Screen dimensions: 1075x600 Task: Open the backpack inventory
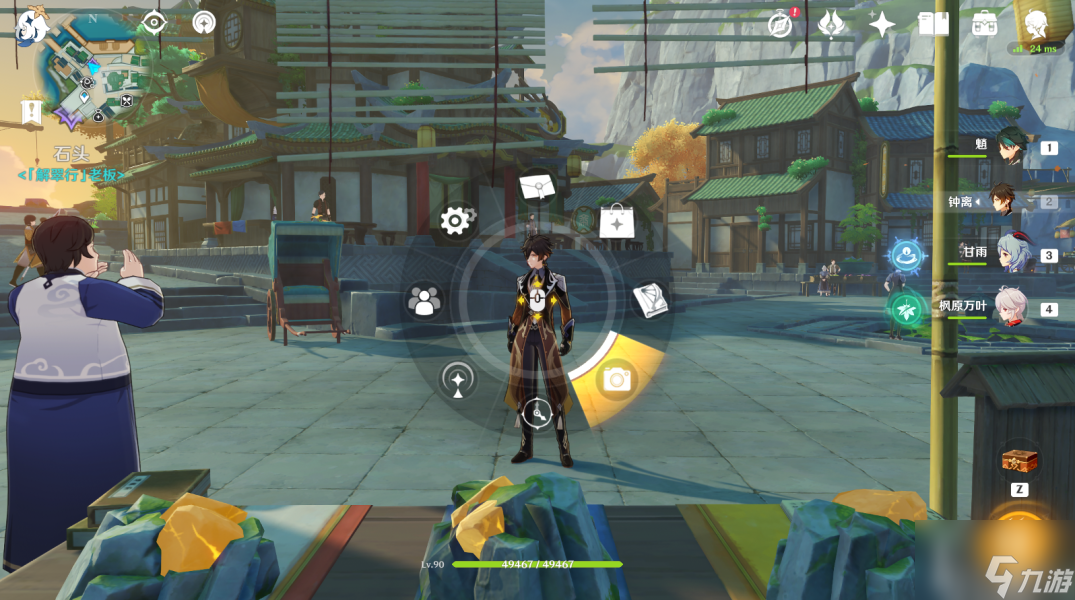984,24
